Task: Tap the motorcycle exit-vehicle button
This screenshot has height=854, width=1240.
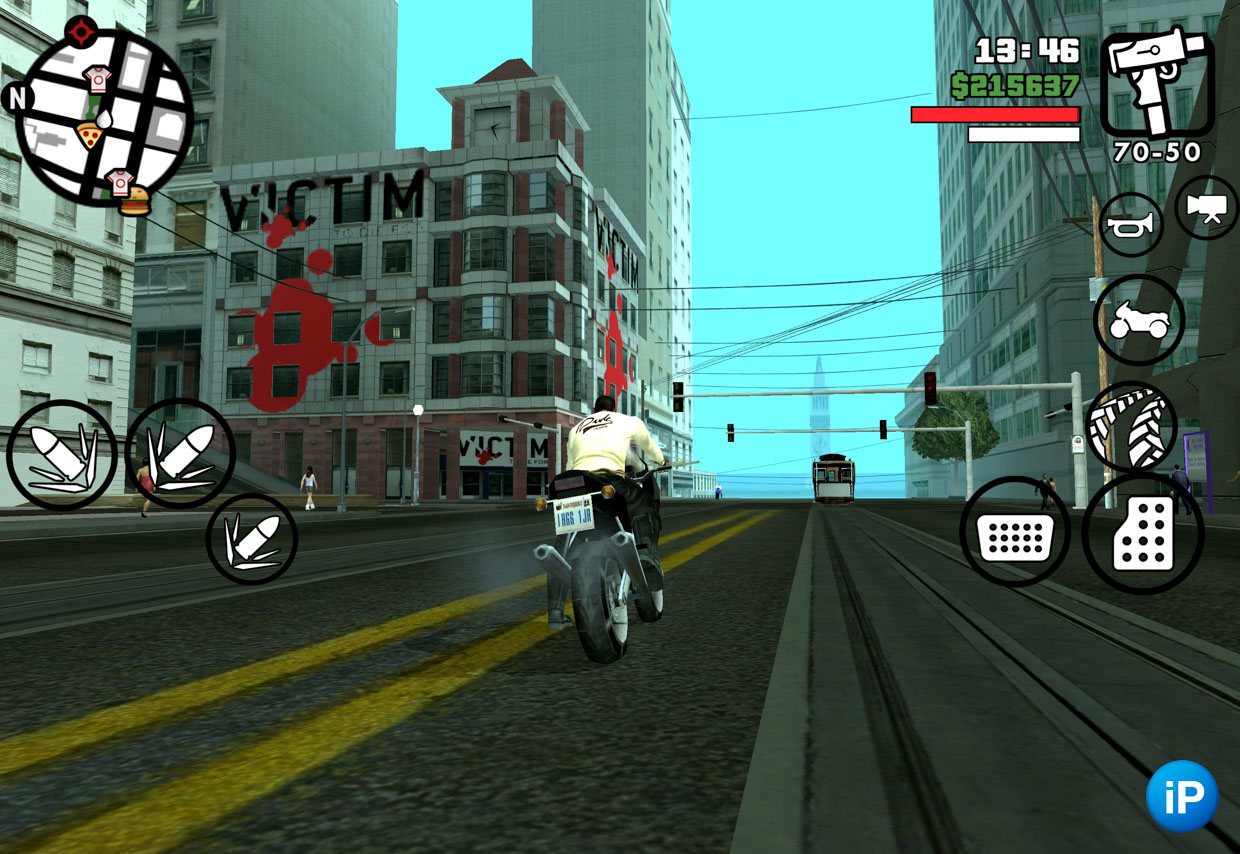Action: (1139, 320)
